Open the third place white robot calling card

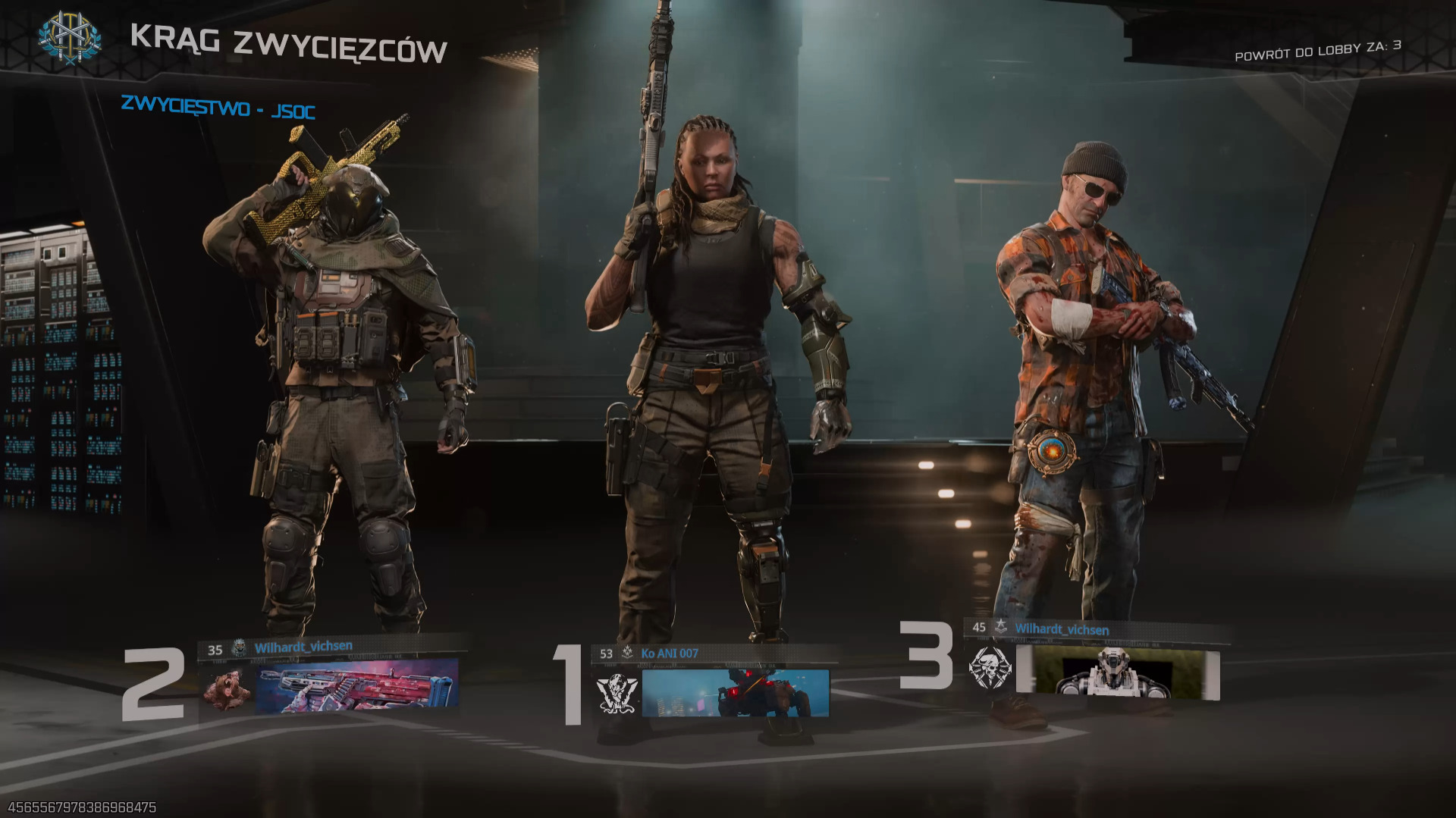pyautogui.click(x=1118, y=671)
